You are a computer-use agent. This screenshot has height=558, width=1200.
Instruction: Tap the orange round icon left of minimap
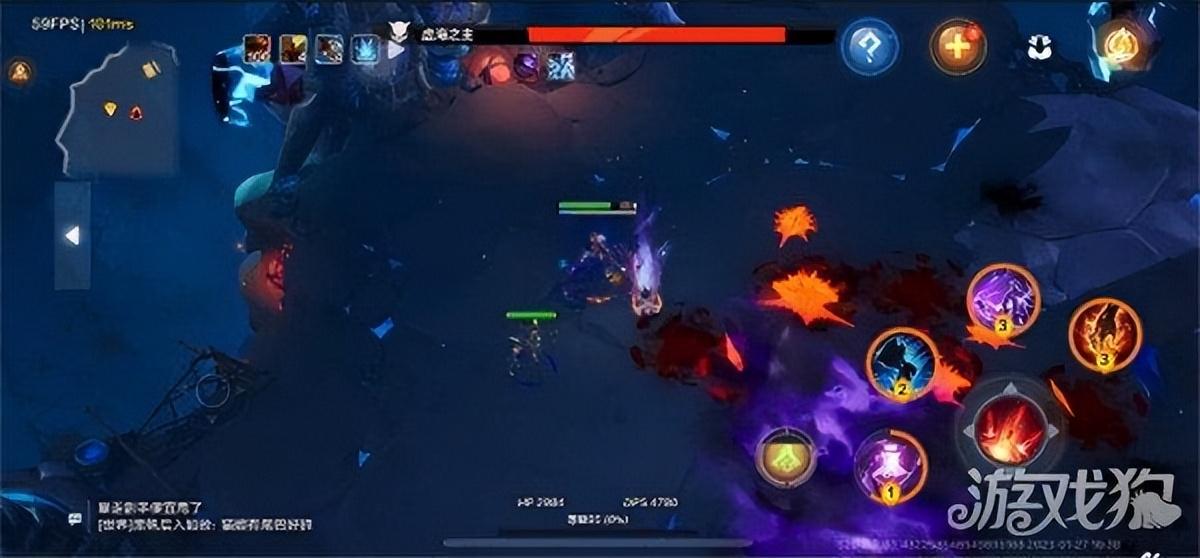tap(18, 71)
